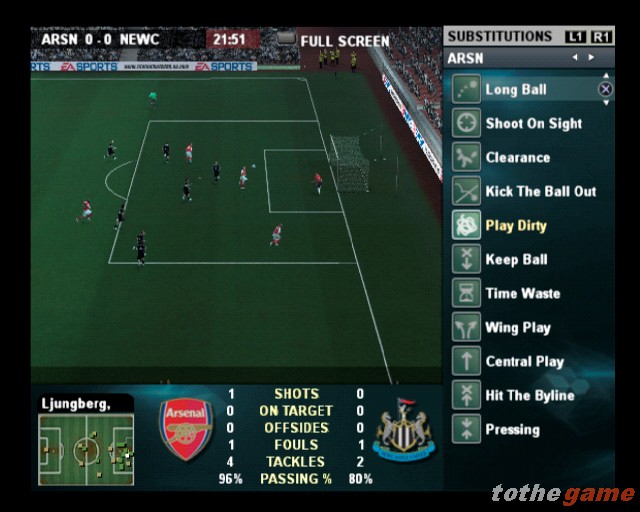Image resolution: width=640 pixels, height=512 pixels.
Task: Choose Central Play tactic
Action: point(524,362)
